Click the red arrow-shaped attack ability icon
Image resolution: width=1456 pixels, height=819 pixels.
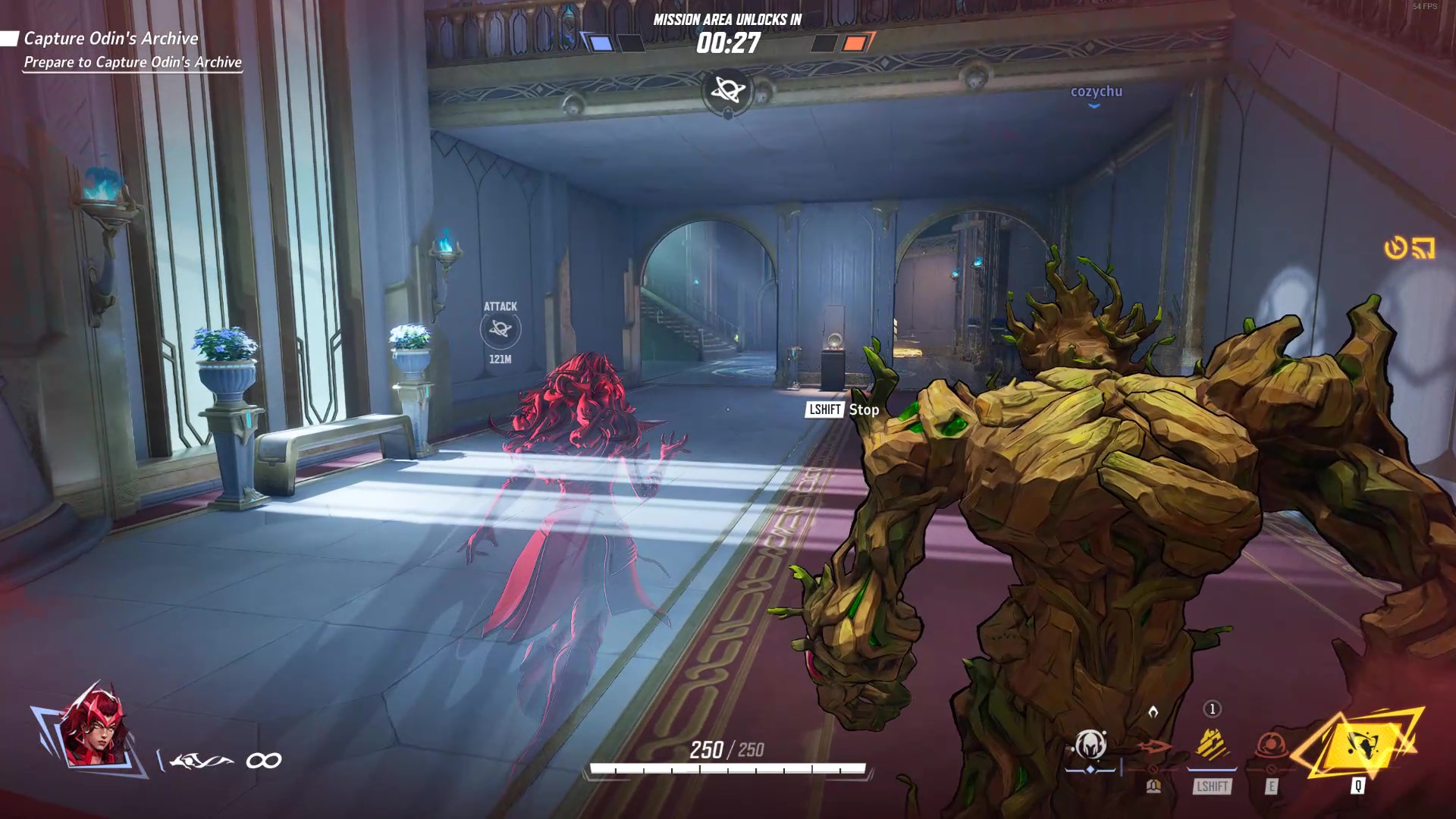1153,748
